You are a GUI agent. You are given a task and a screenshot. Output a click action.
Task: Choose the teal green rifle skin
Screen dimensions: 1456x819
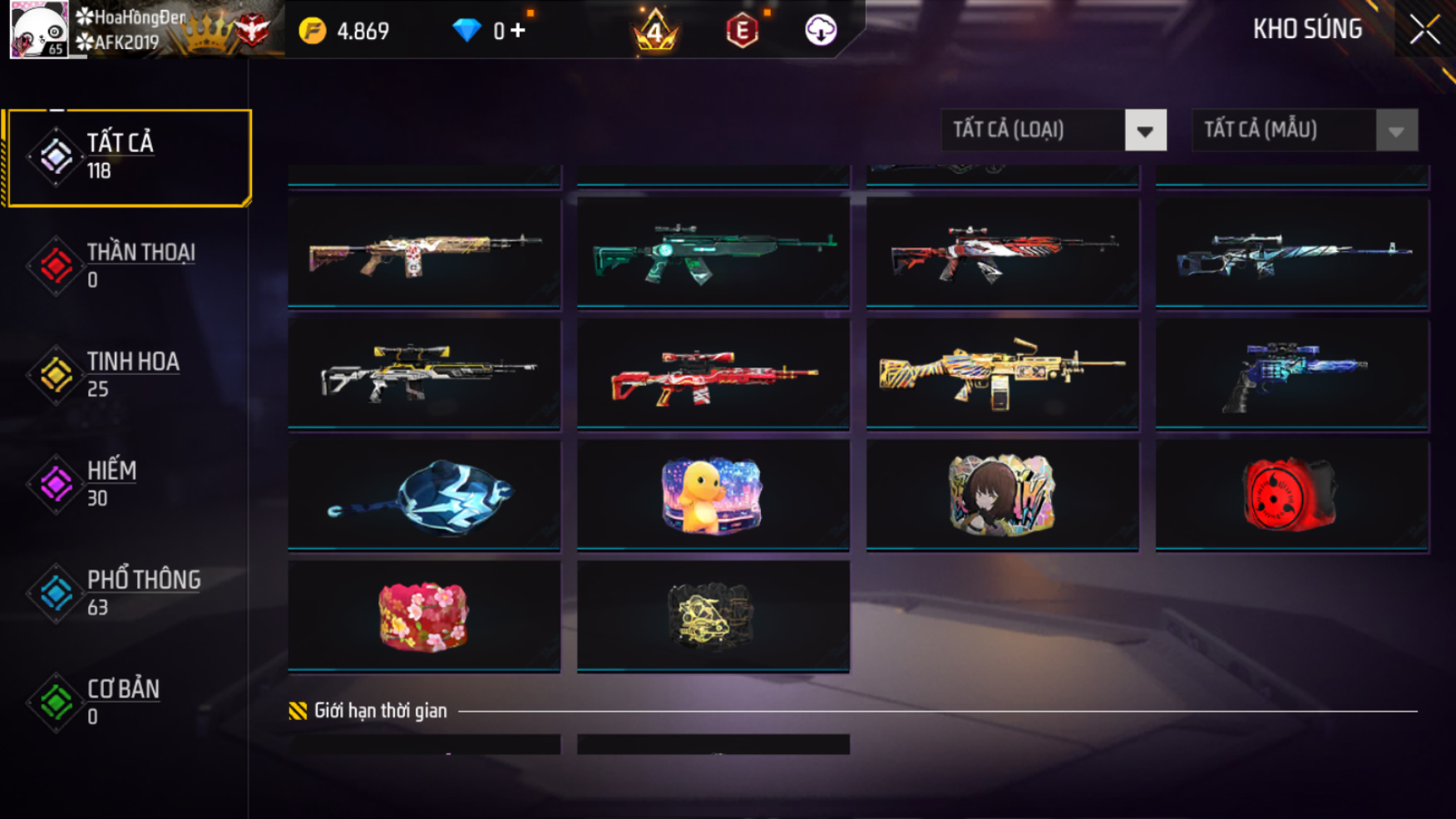pyautogui.click(x=713, y=252)
